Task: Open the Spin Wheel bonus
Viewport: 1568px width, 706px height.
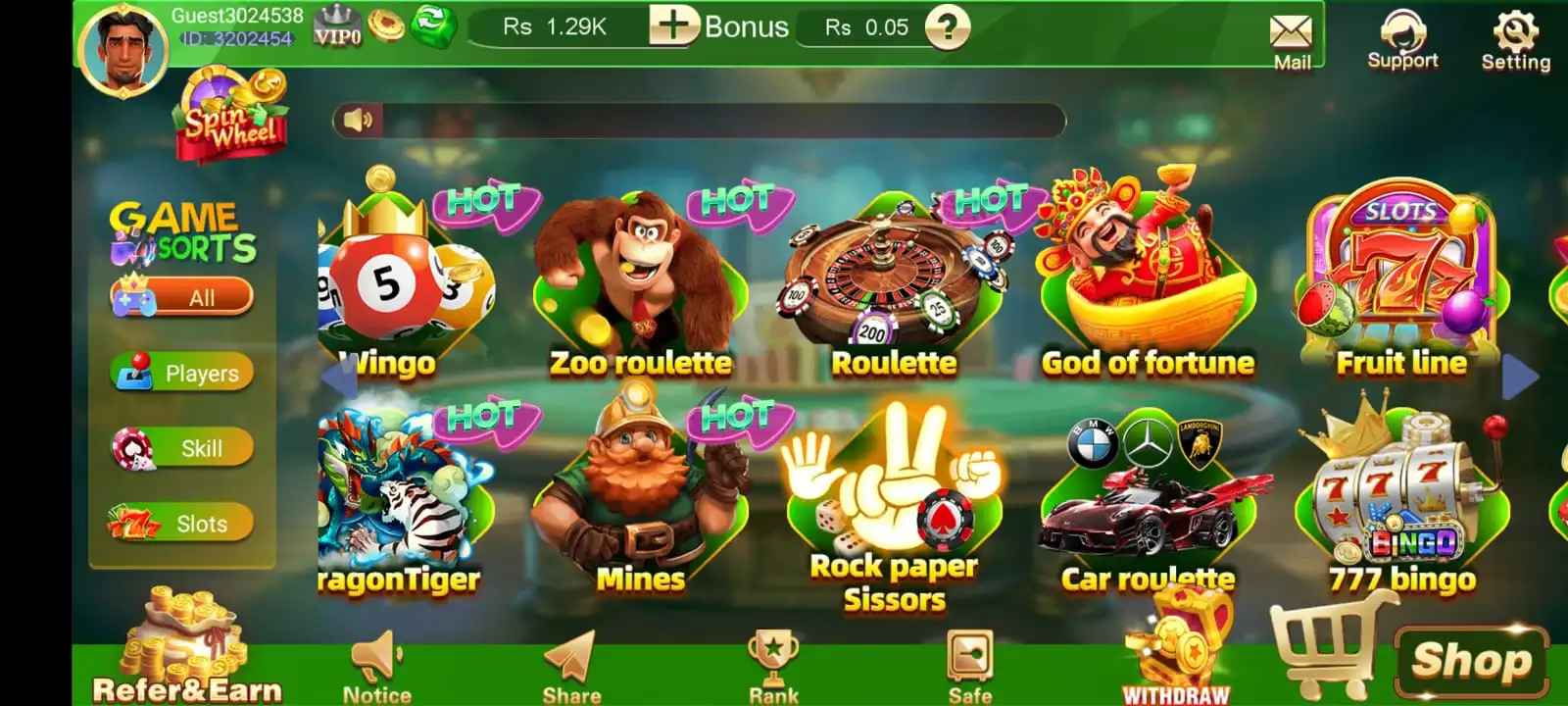Action: coord(232,116)
